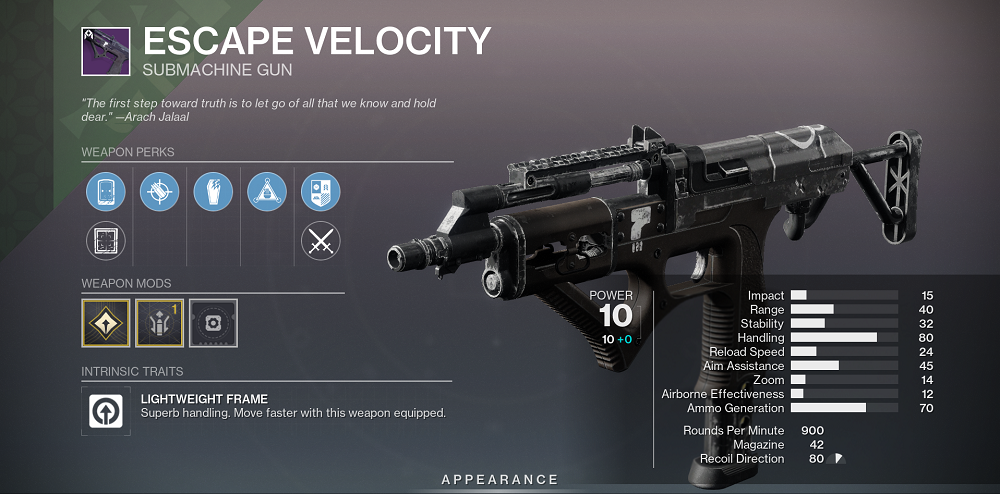Select the shield emblem origin trait

coord(321,192)
